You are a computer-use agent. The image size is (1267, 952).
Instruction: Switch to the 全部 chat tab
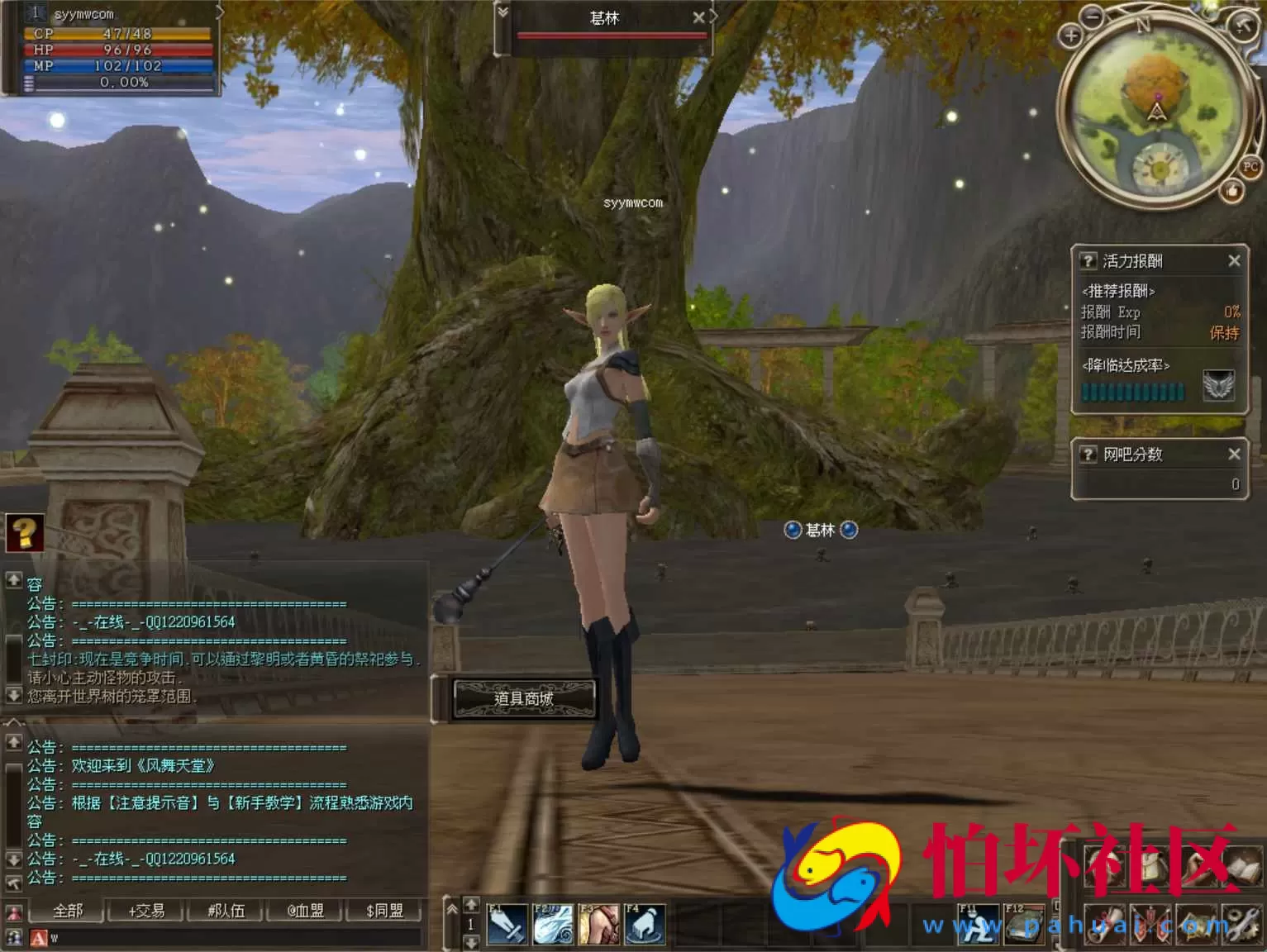(x=68, y=911)
